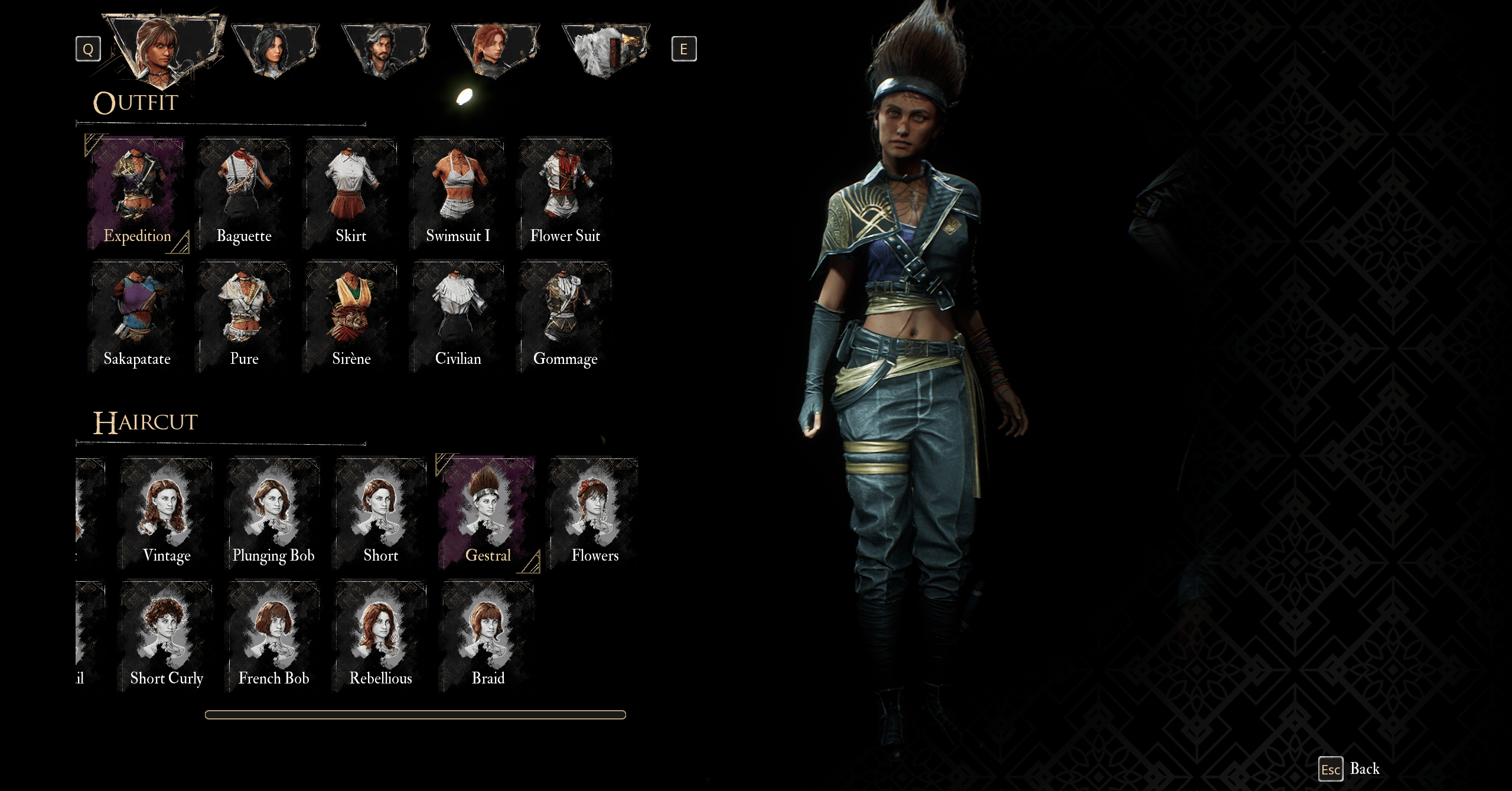Image resolution: width=1512 pixels, height=791 pixels.
Task: Select the Sakapatate outfit
Action: point(137,317)
